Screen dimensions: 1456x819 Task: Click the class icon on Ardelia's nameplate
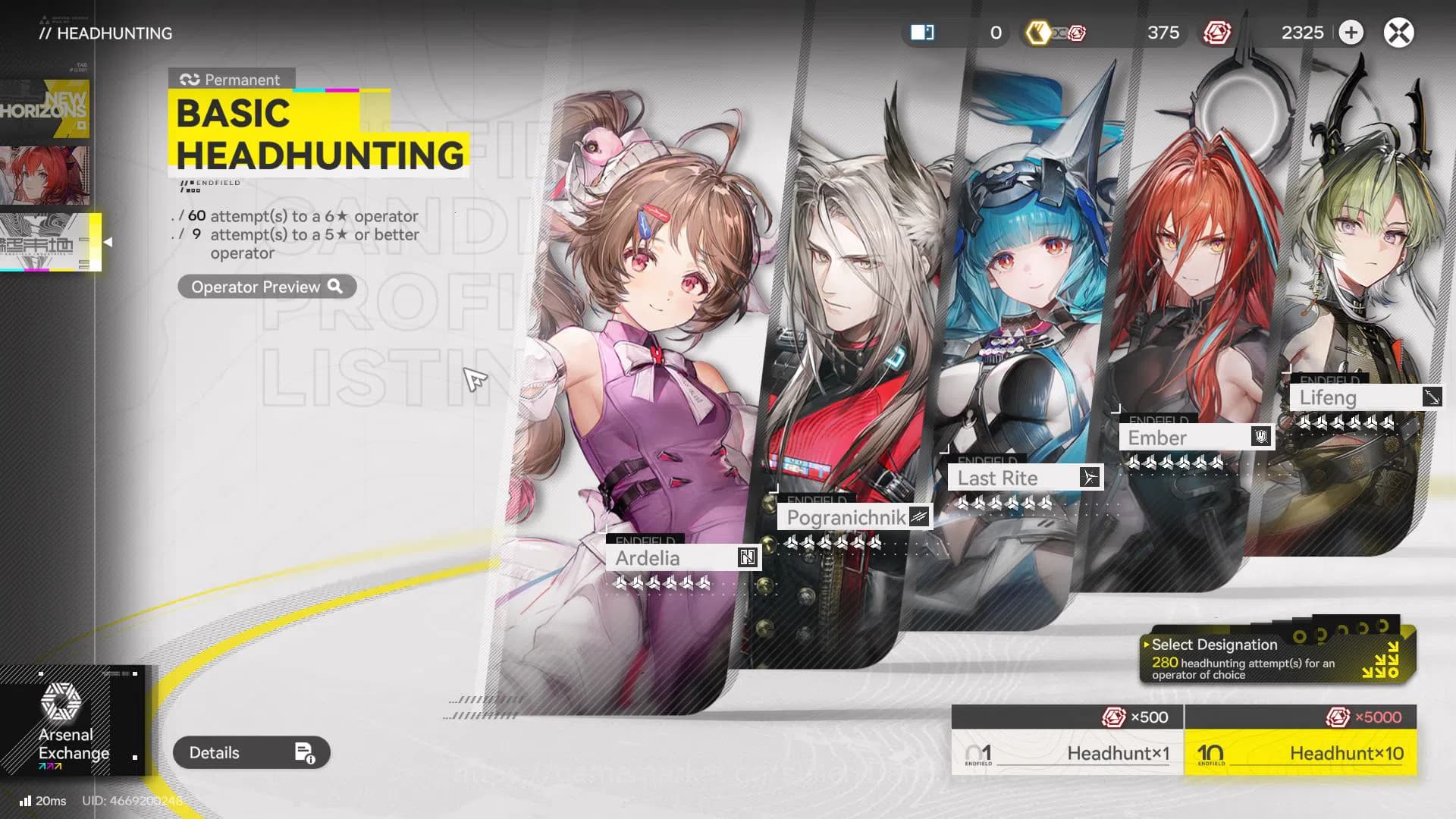tap(746, 557)
